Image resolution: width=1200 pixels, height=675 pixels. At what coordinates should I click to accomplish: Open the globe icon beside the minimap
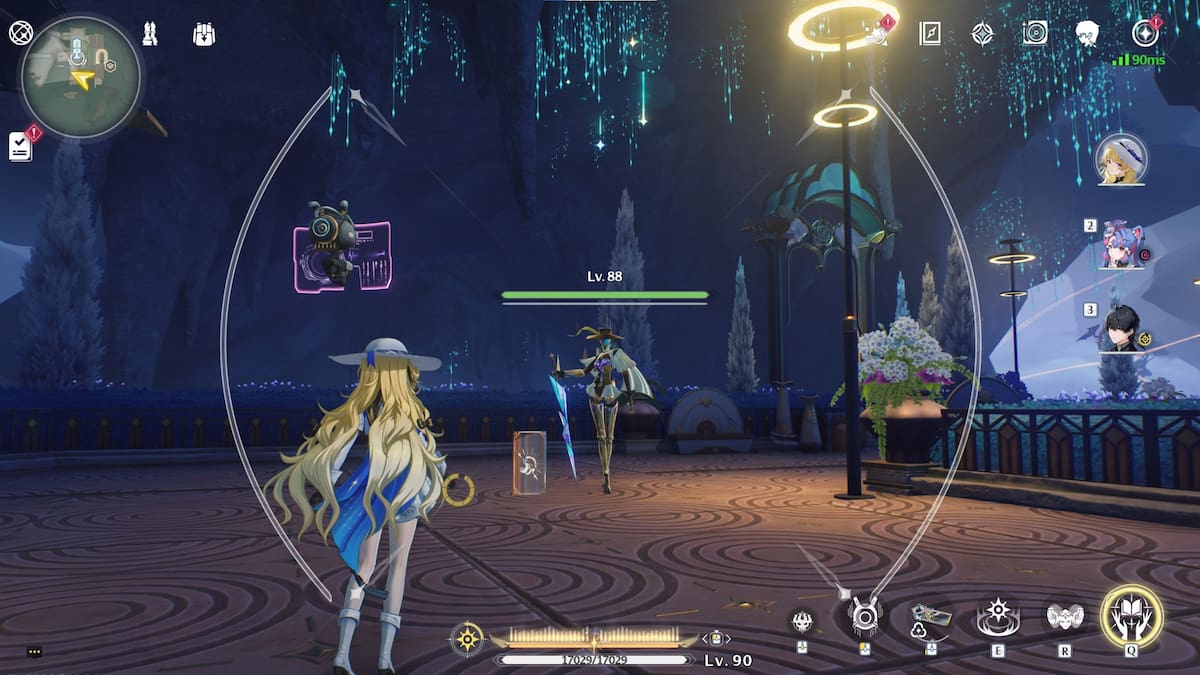point(20,33)
